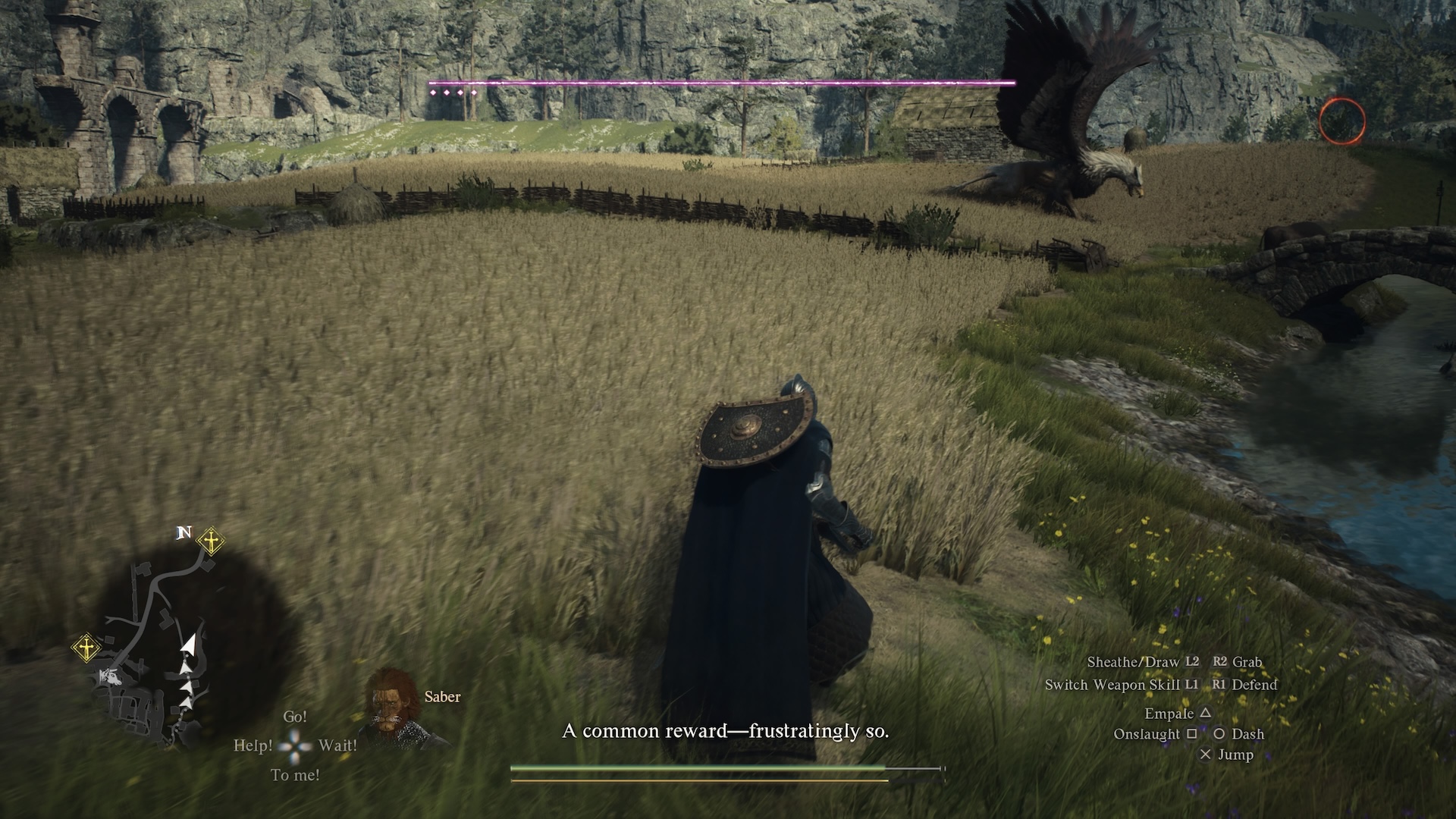Click the white player arrow on the minimap
The height and width of the screenshot is (819, 1456).
(190, 645)
